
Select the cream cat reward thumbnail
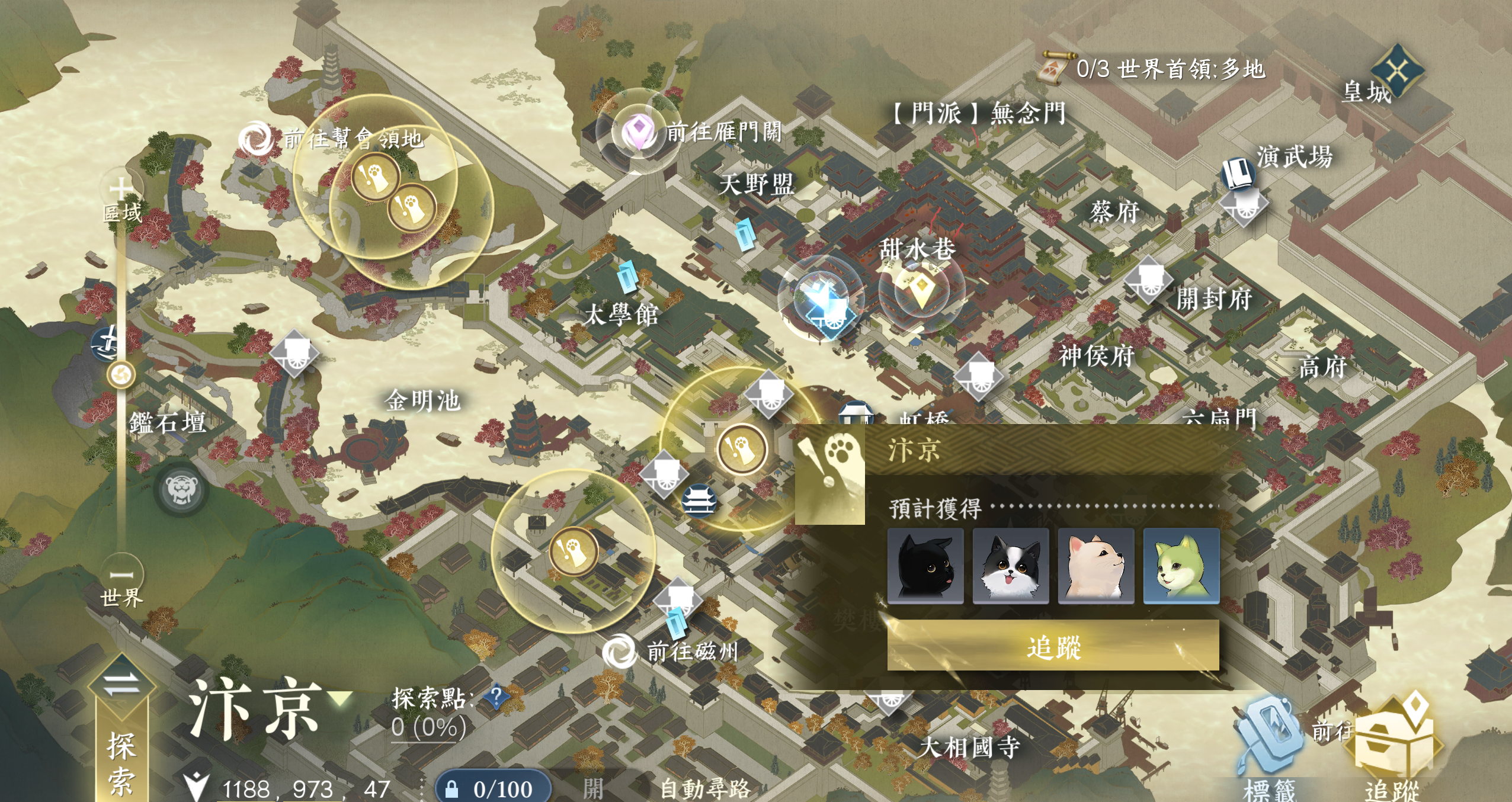tap(1096, 566)
